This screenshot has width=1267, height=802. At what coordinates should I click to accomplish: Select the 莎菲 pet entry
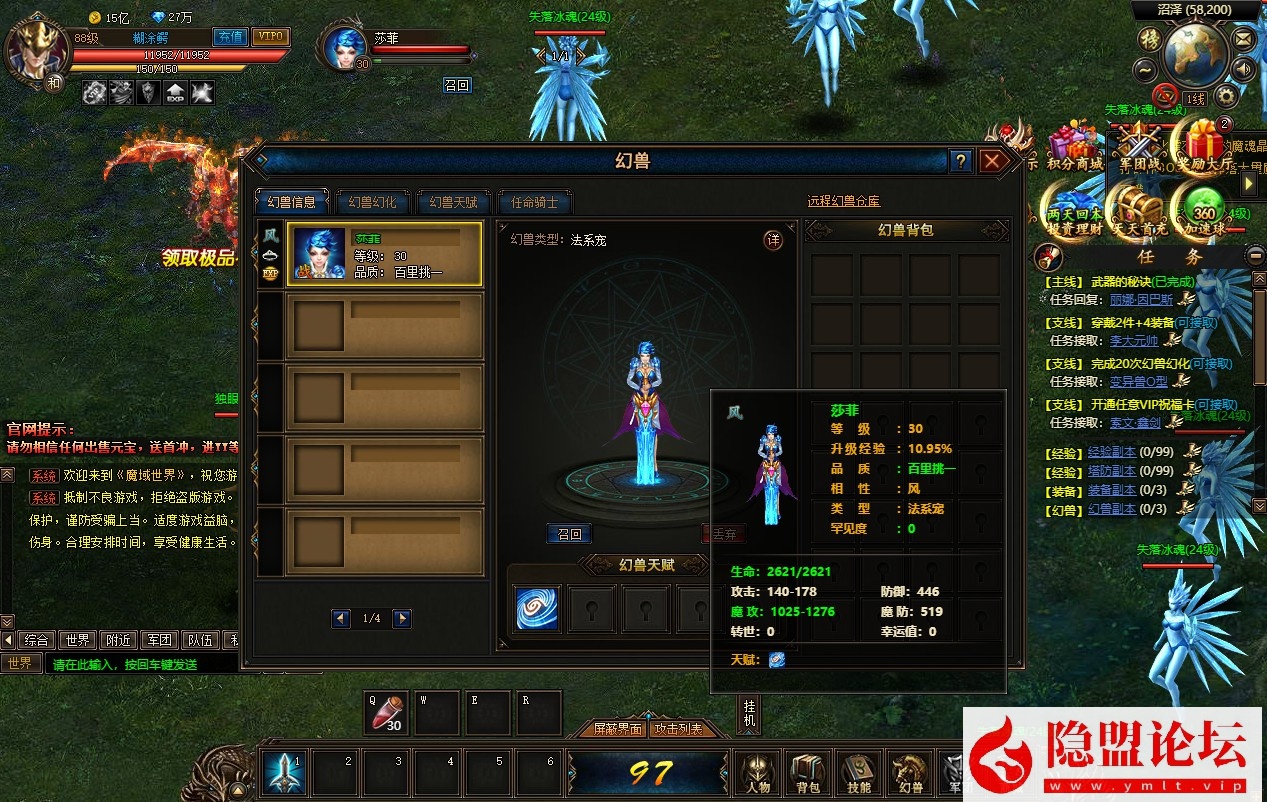pos(384,255)
